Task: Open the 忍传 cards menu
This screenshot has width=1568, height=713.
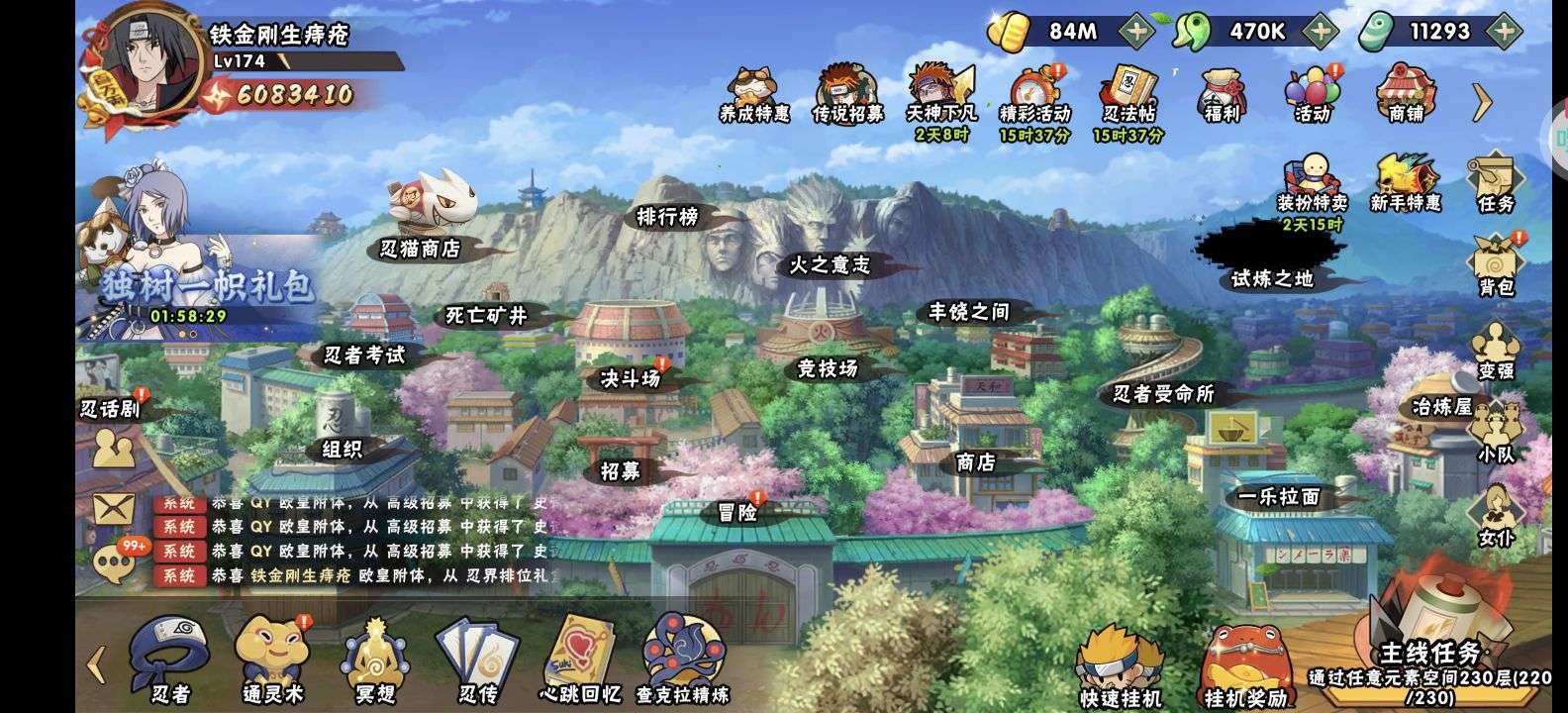Action: pos(478,659)
